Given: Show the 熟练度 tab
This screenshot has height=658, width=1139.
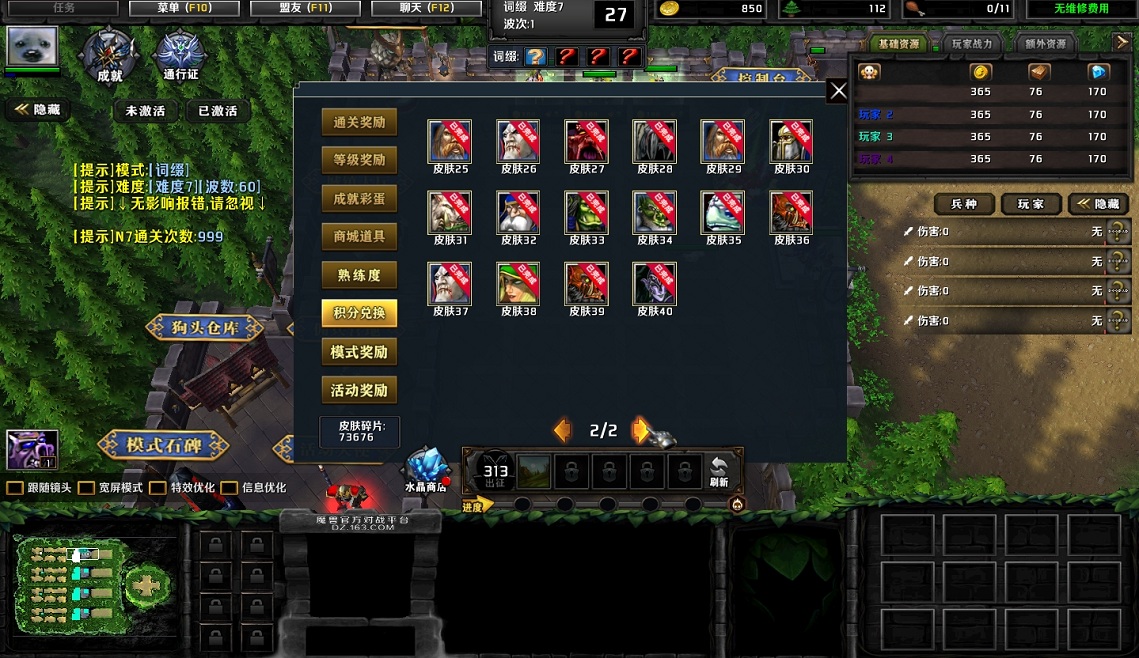Looking at the screenshot, I should tap(359, 275).
